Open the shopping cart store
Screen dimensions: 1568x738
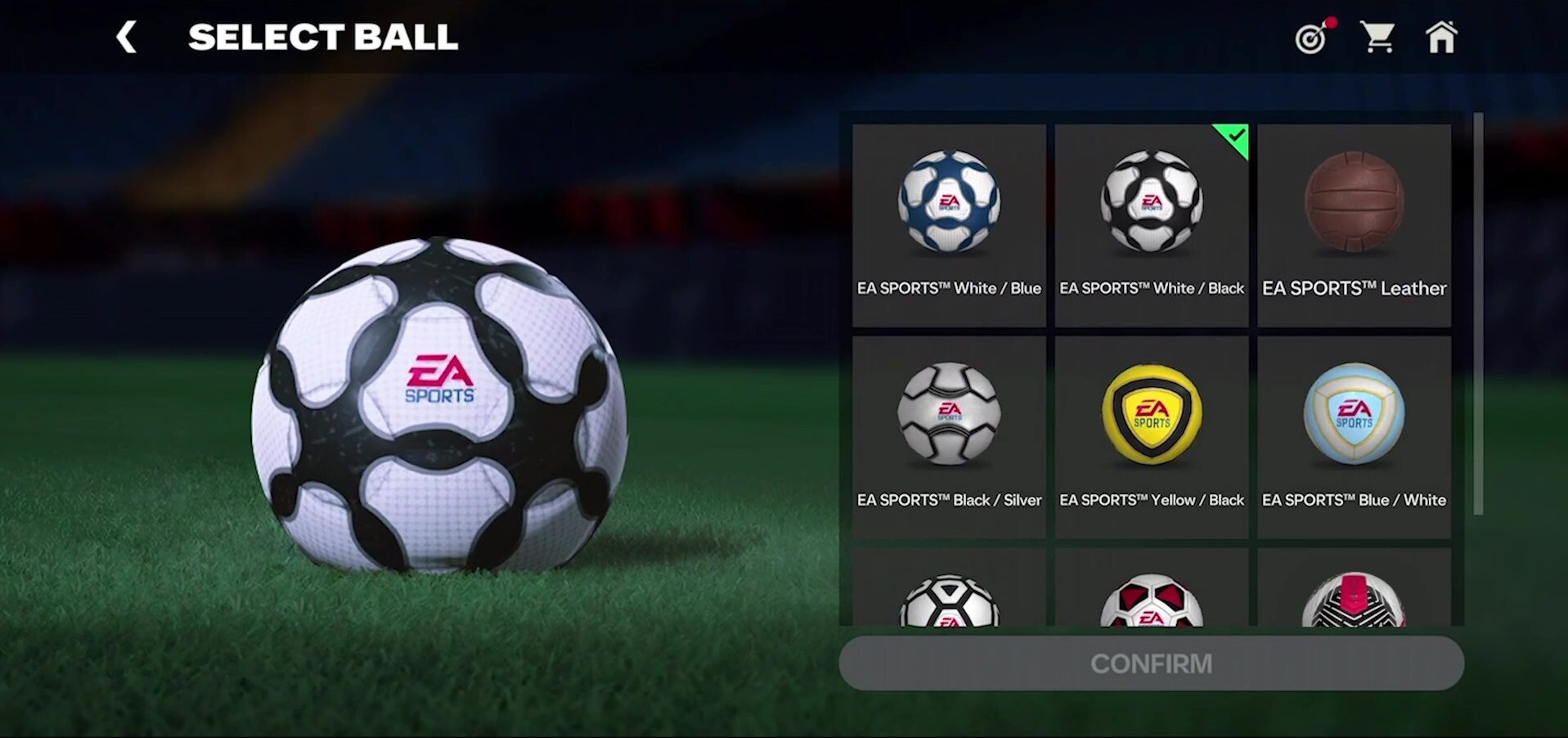[x=1378, y=37]
